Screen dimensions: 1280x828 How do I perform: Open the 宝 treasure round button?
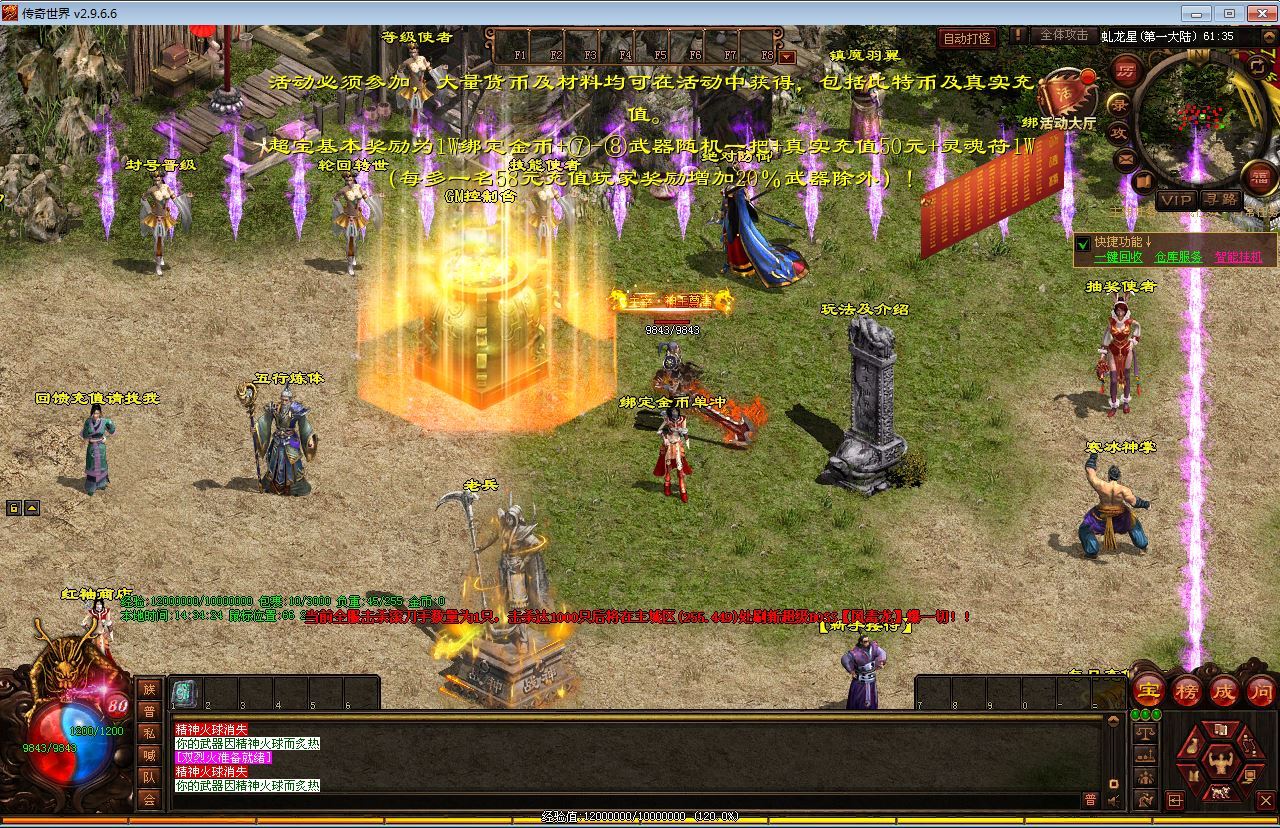tap(1149, 690)
